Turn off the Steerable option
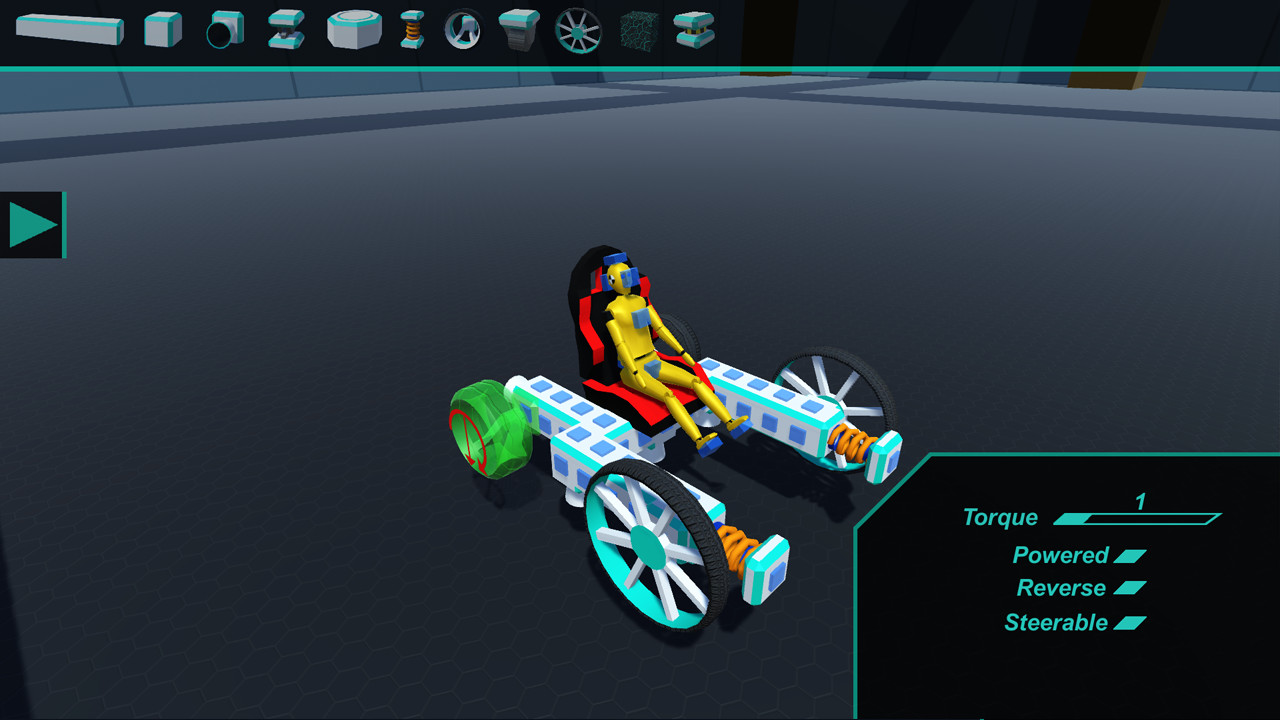 pyautogui.click(x=1132, y=622)
